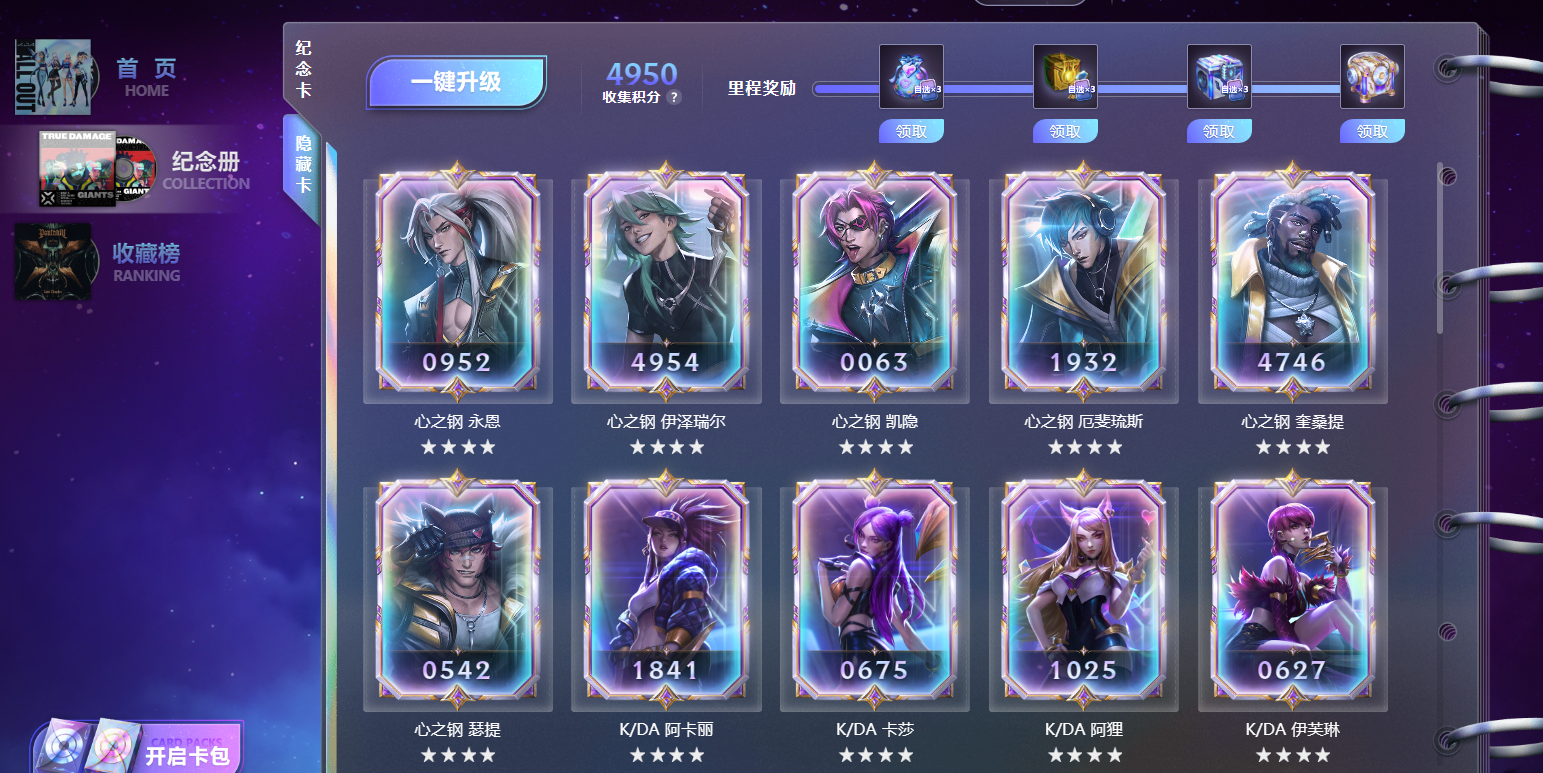Click the last 领取 claim button

pyautogui.click(x=1372, y=131)
